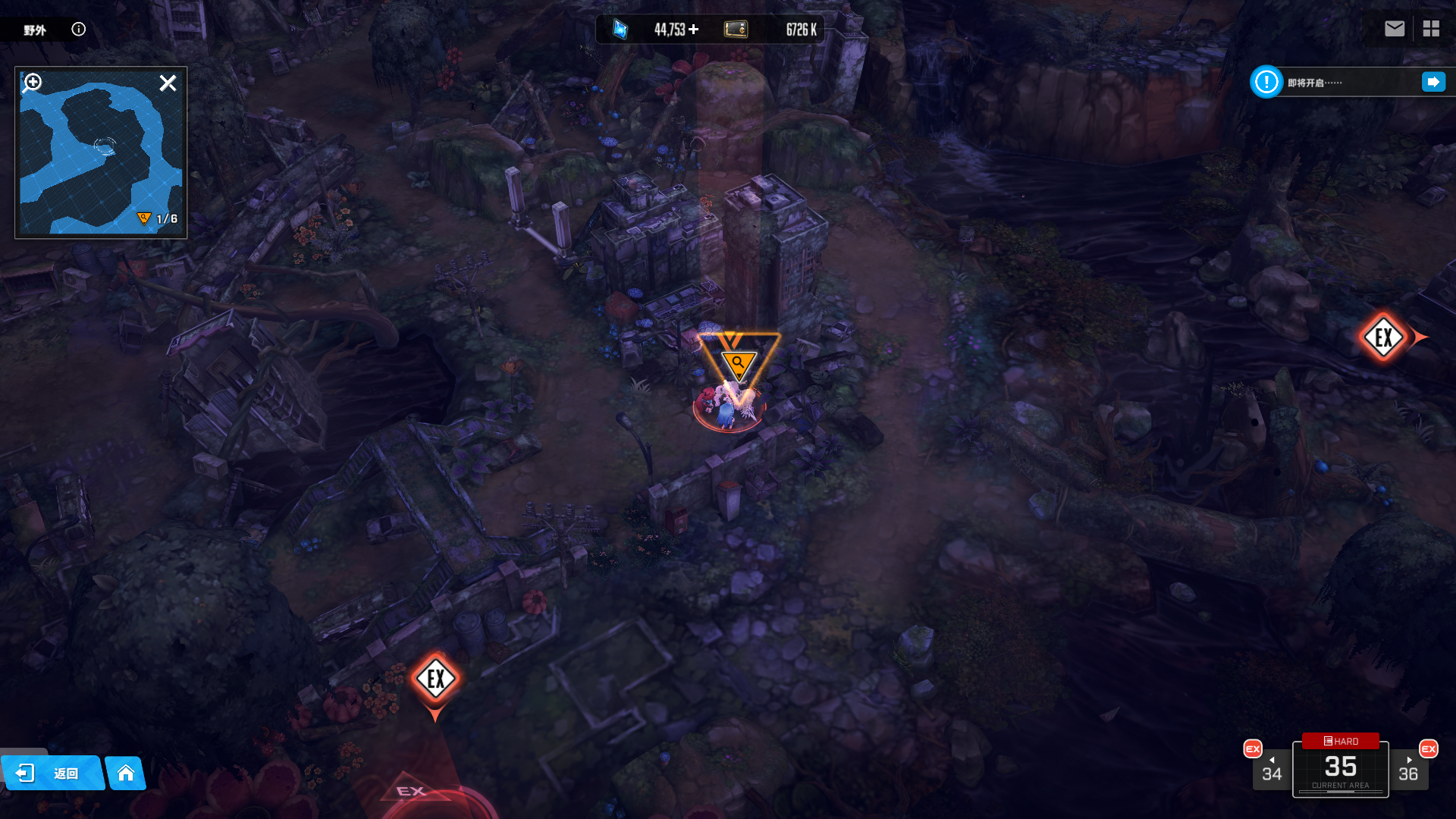Inspect the orange search triangle marker
The image size is (1456, 819).
click(x=738, y=364)
